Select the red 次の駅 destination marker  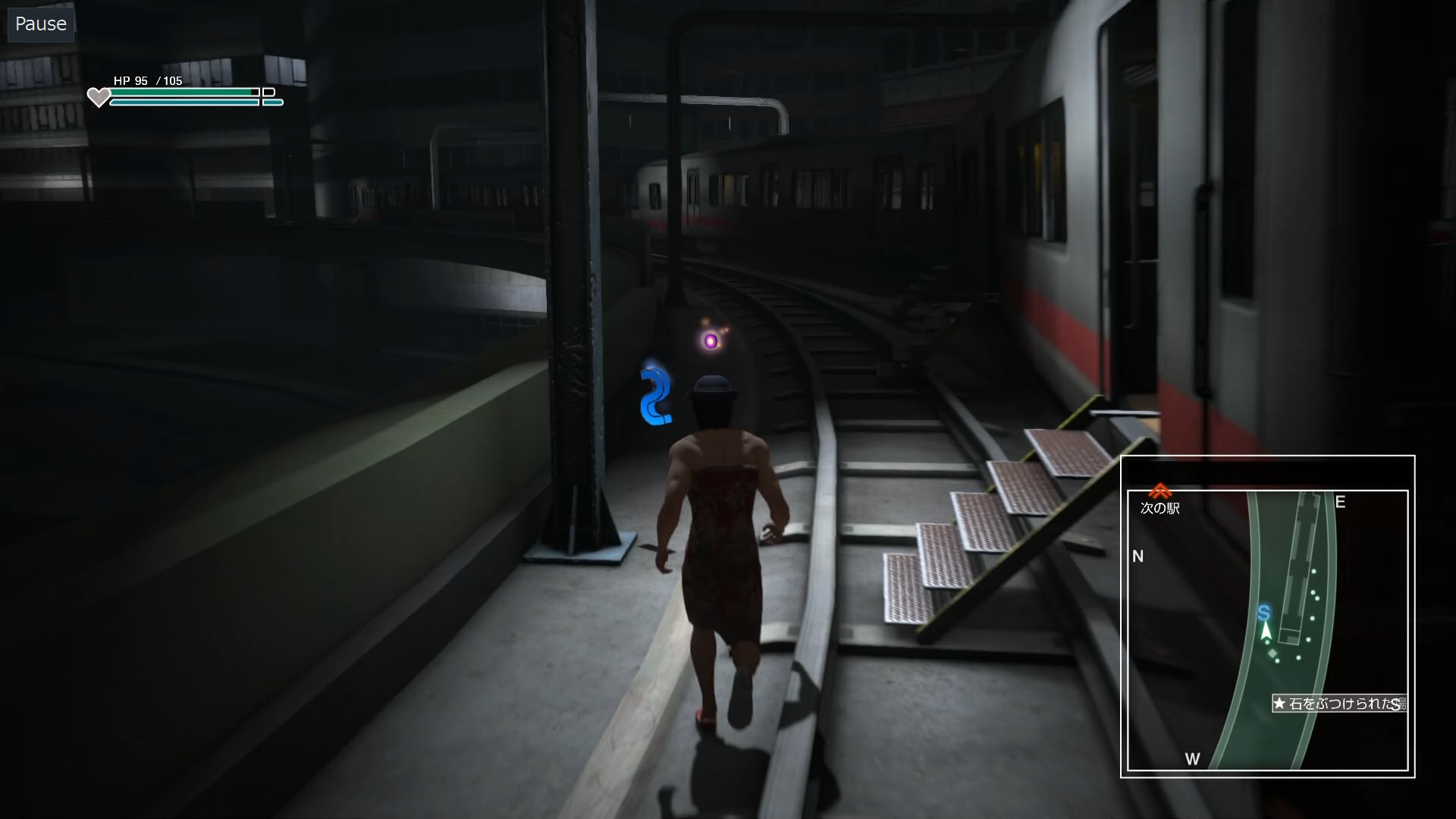click(1159, 491)
